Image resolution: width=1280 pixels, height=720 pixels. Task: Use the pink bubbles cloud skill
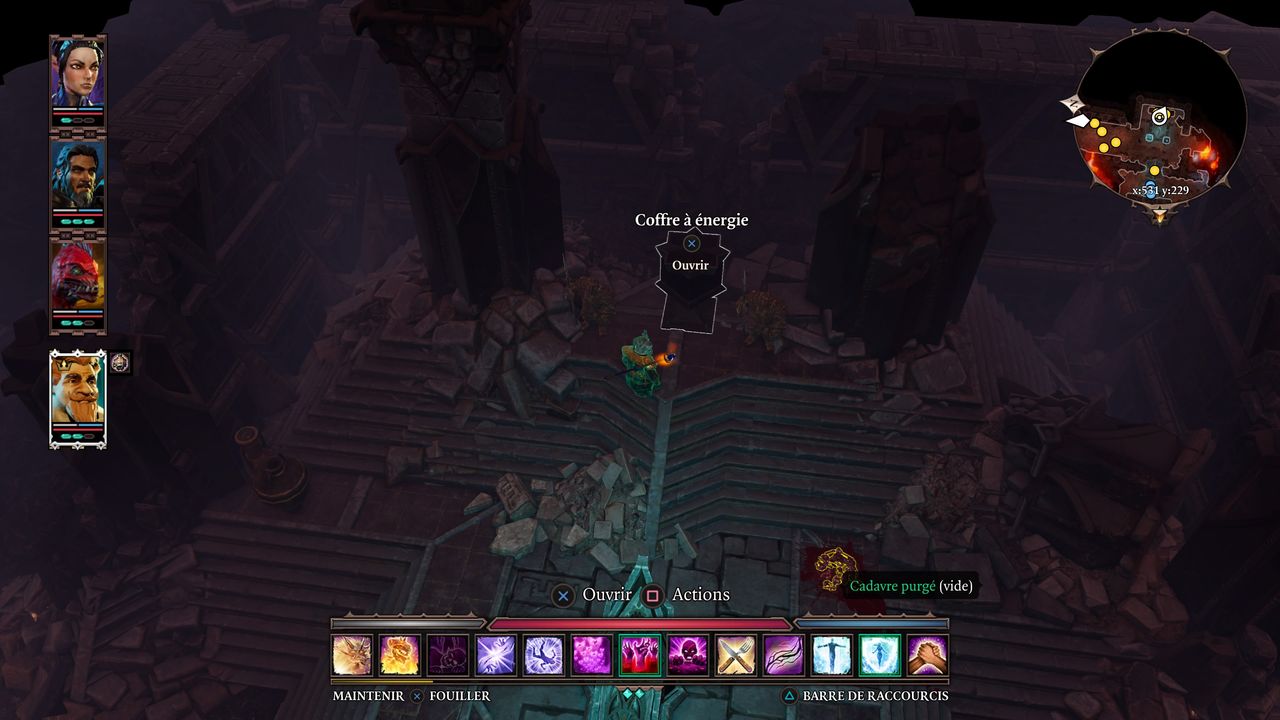(592, 655)
